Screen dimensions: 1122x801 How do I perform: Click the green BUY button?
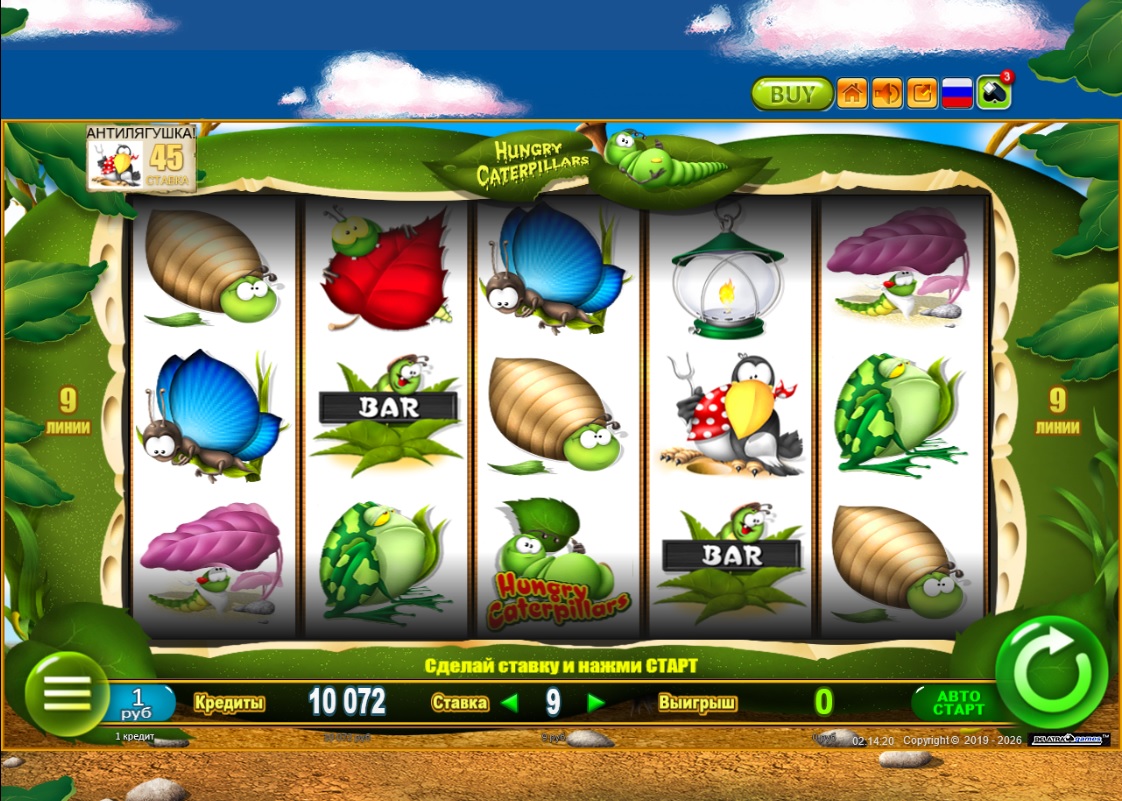coord(792,94)
